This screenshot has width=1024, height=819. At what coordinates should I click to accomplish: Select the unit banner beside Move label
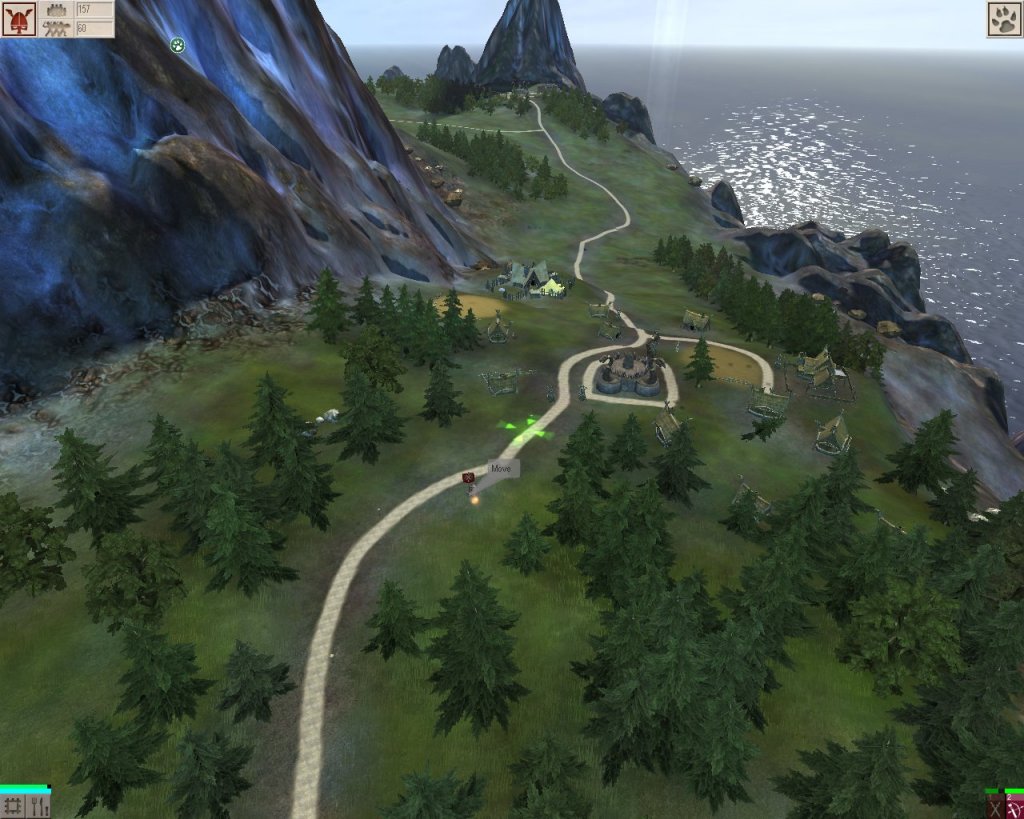(468, 478)
